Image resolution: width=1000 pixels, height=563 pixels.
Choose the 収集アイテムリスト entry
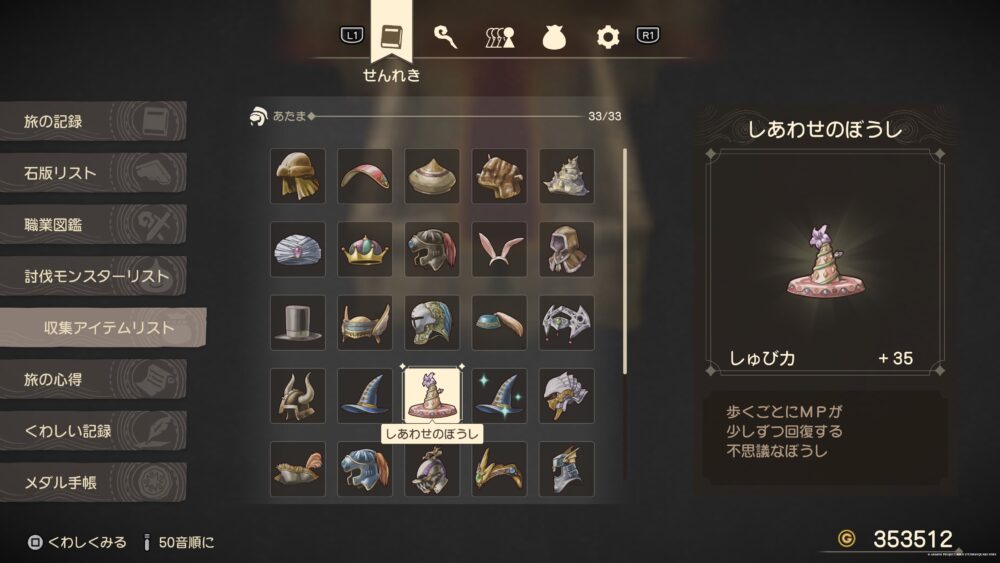[105, 328]
